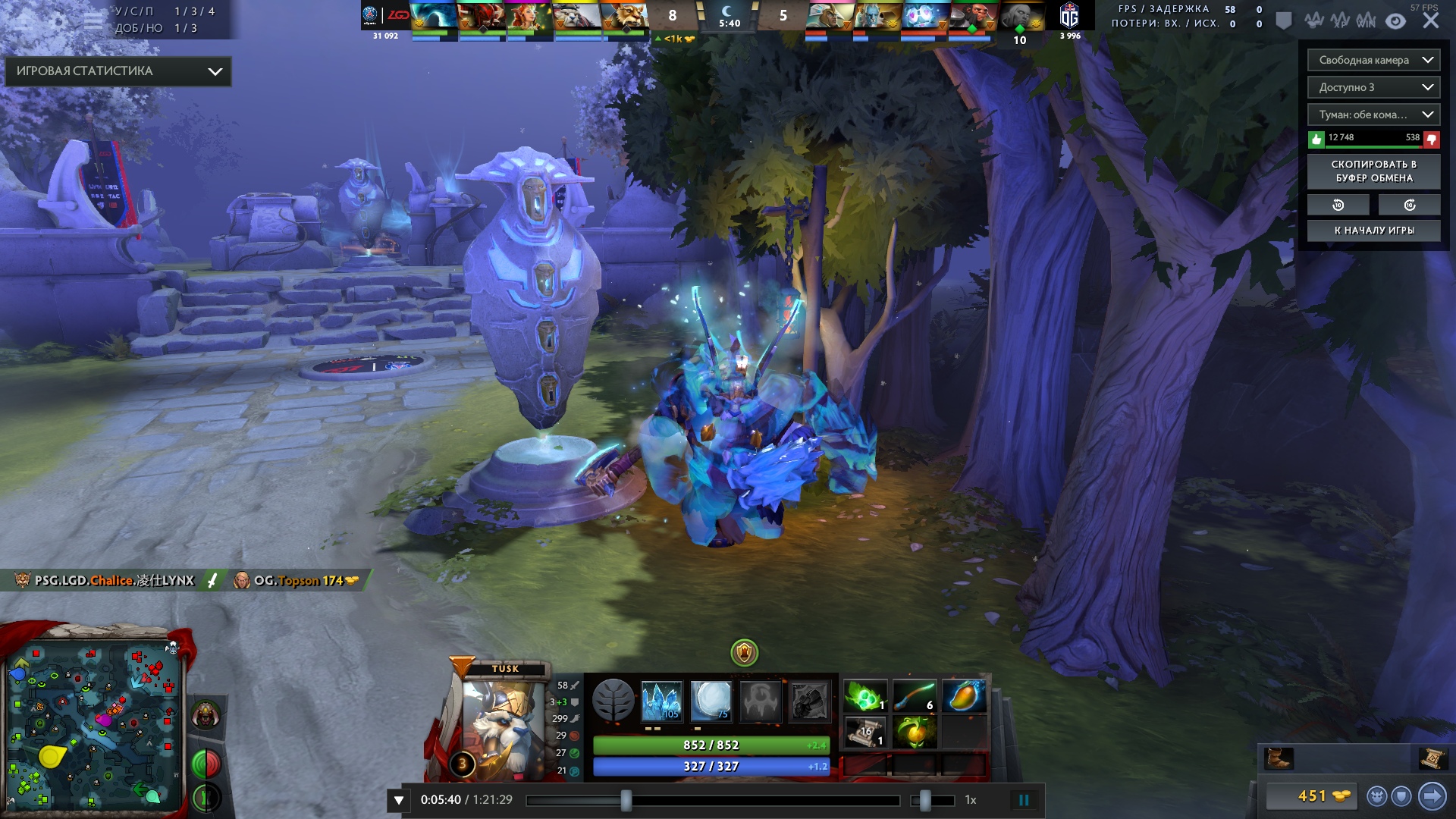This screenshot has height=819, width=1456.
Task: Click the Enchanted Mango inventory slot
Action: (x=964, y=696)
